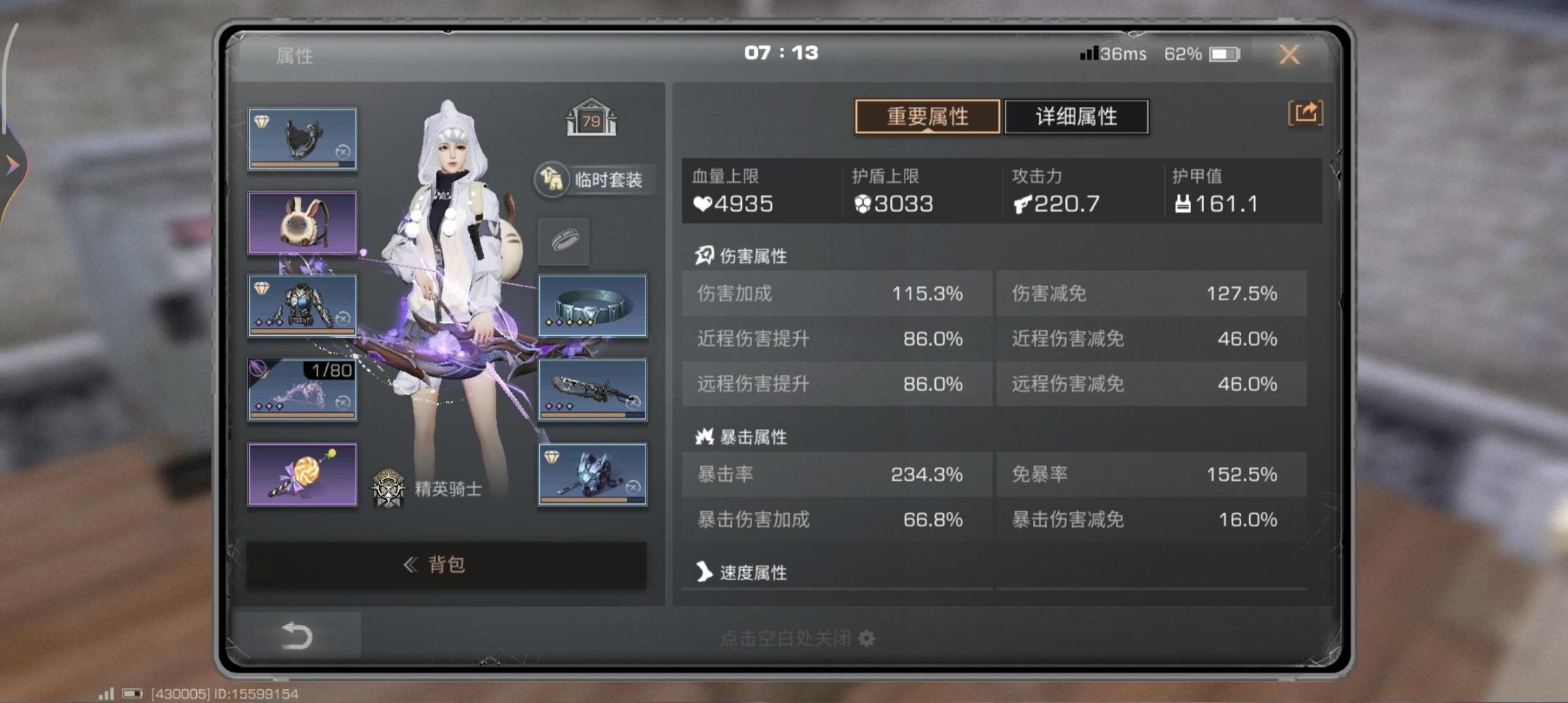The width and height of the screenshot is (1568, 703).
Task: Click the share/export icon
Action: point(1304,115)
